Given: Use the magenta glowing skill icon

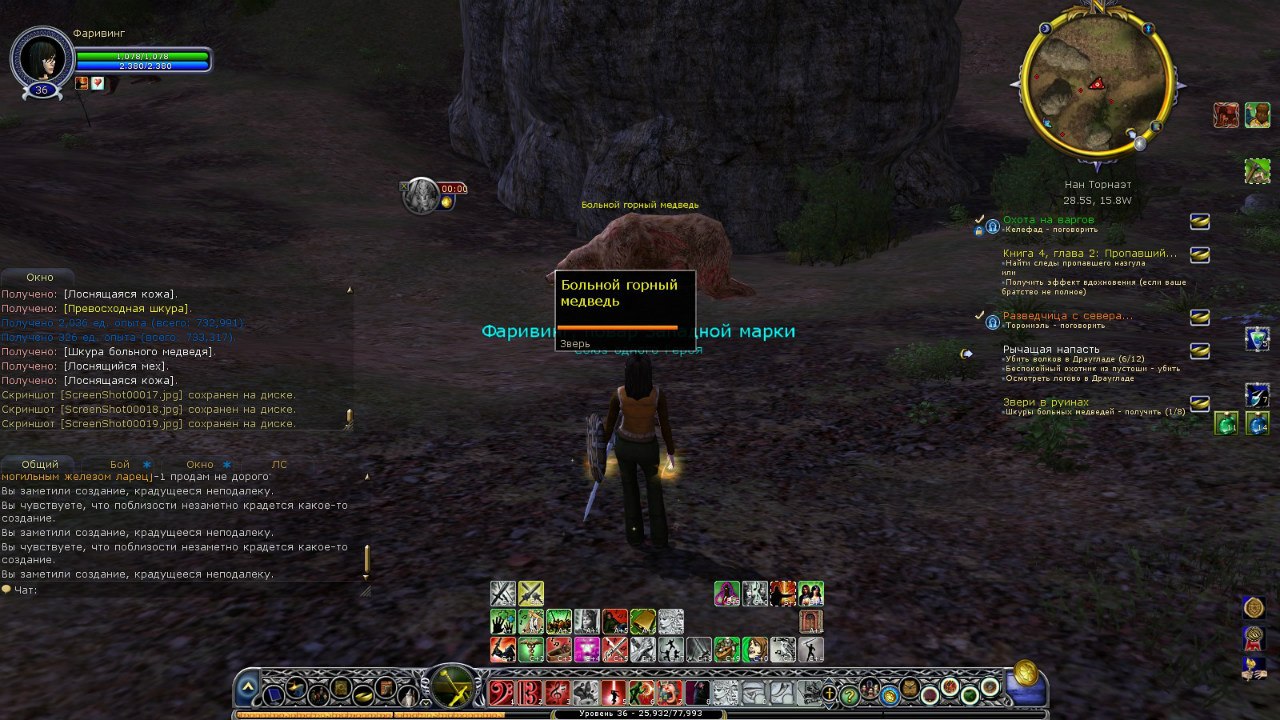Looking at the screenshot, I should point(586,648).
